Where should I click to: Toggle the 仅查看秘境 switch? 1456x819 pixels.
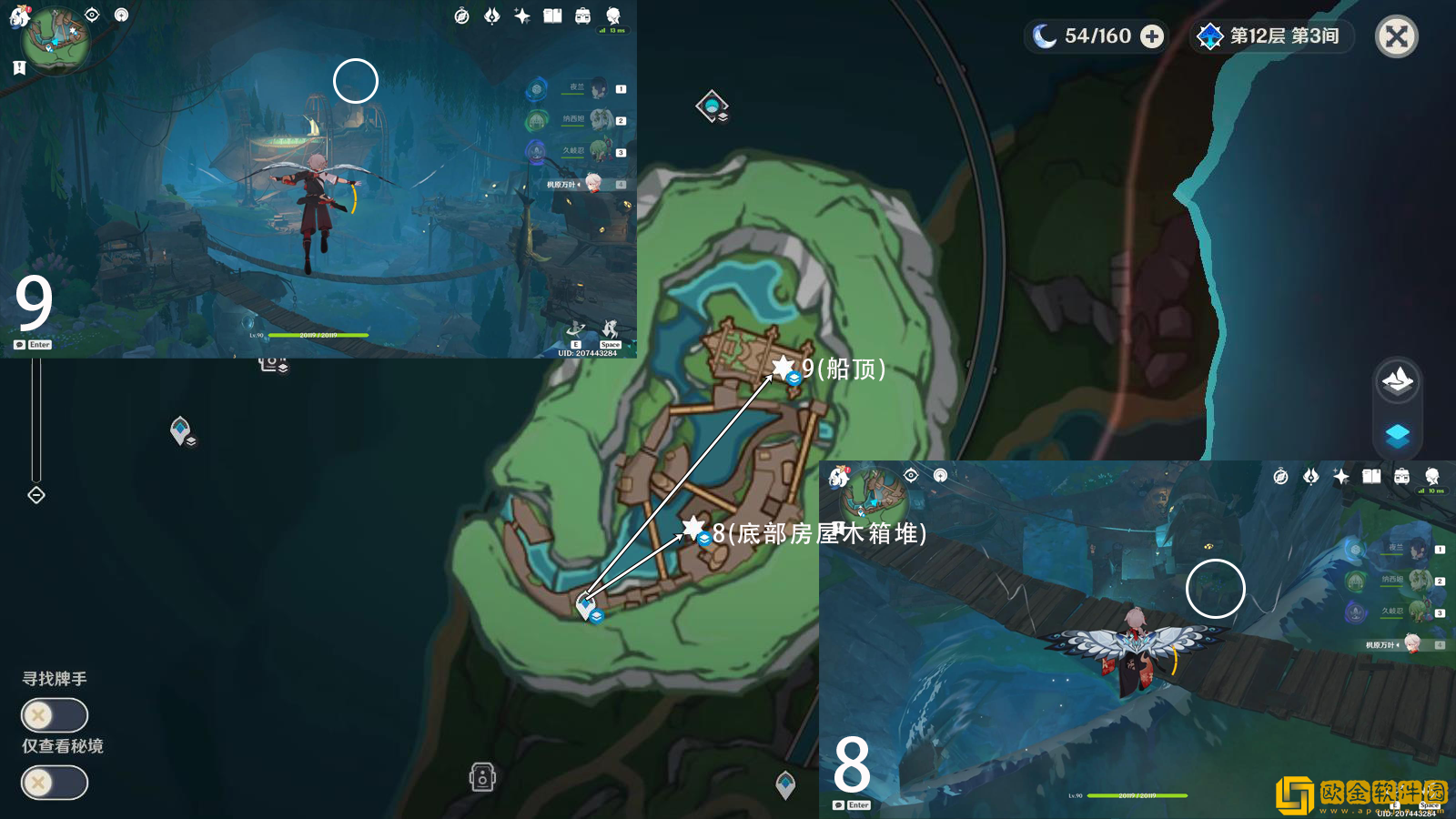click(x=55, y=783)
